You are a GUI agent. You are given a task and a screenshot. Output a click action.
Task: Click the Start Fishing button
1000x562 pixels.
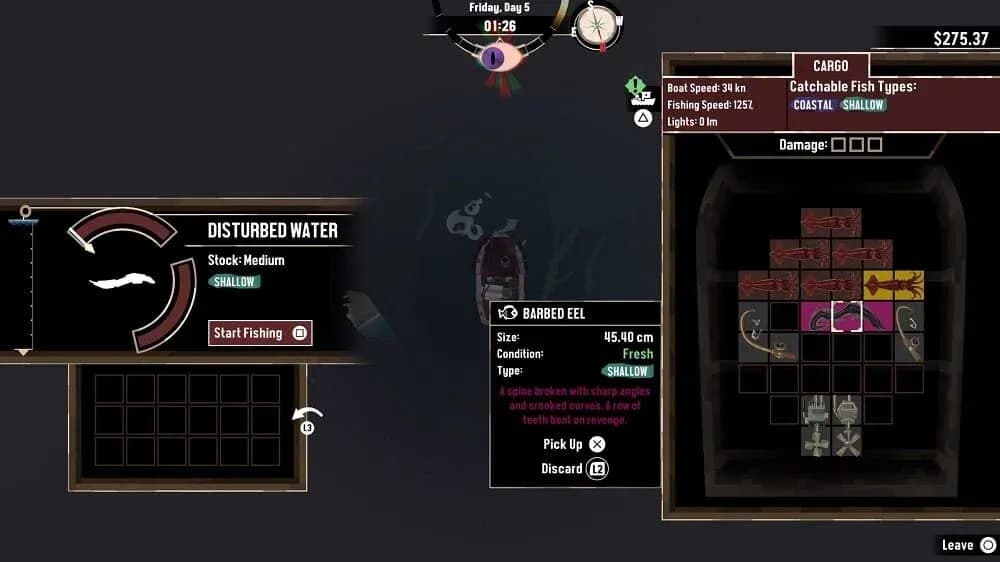point(261,333)
